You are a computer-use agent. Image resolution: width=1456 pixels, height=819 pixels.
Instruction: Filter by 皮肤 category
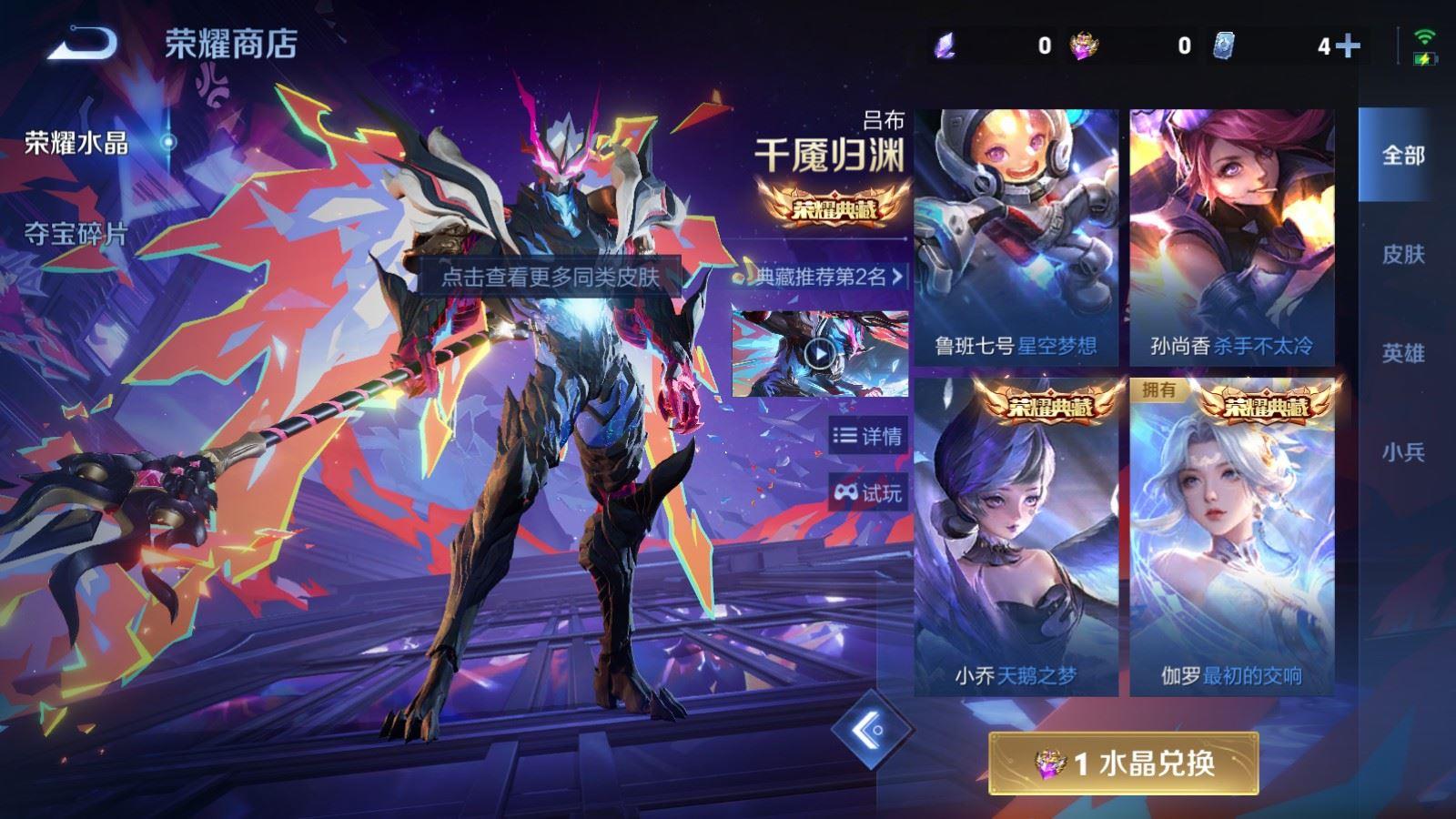coord(1402,255)
